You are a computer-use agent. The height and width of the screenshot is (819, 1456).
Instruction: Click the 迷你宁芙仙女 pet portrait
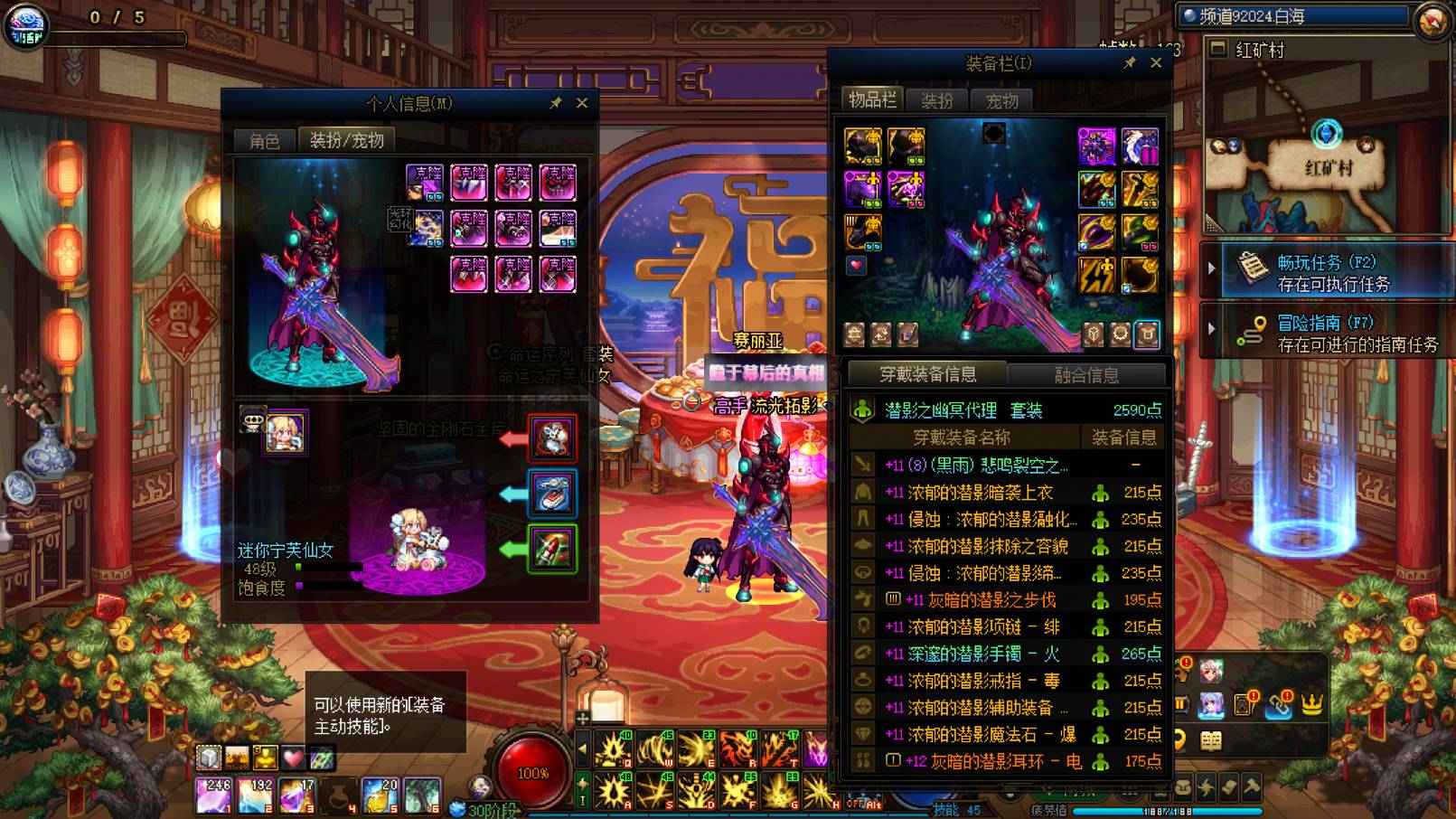click(x=284, y=433)
